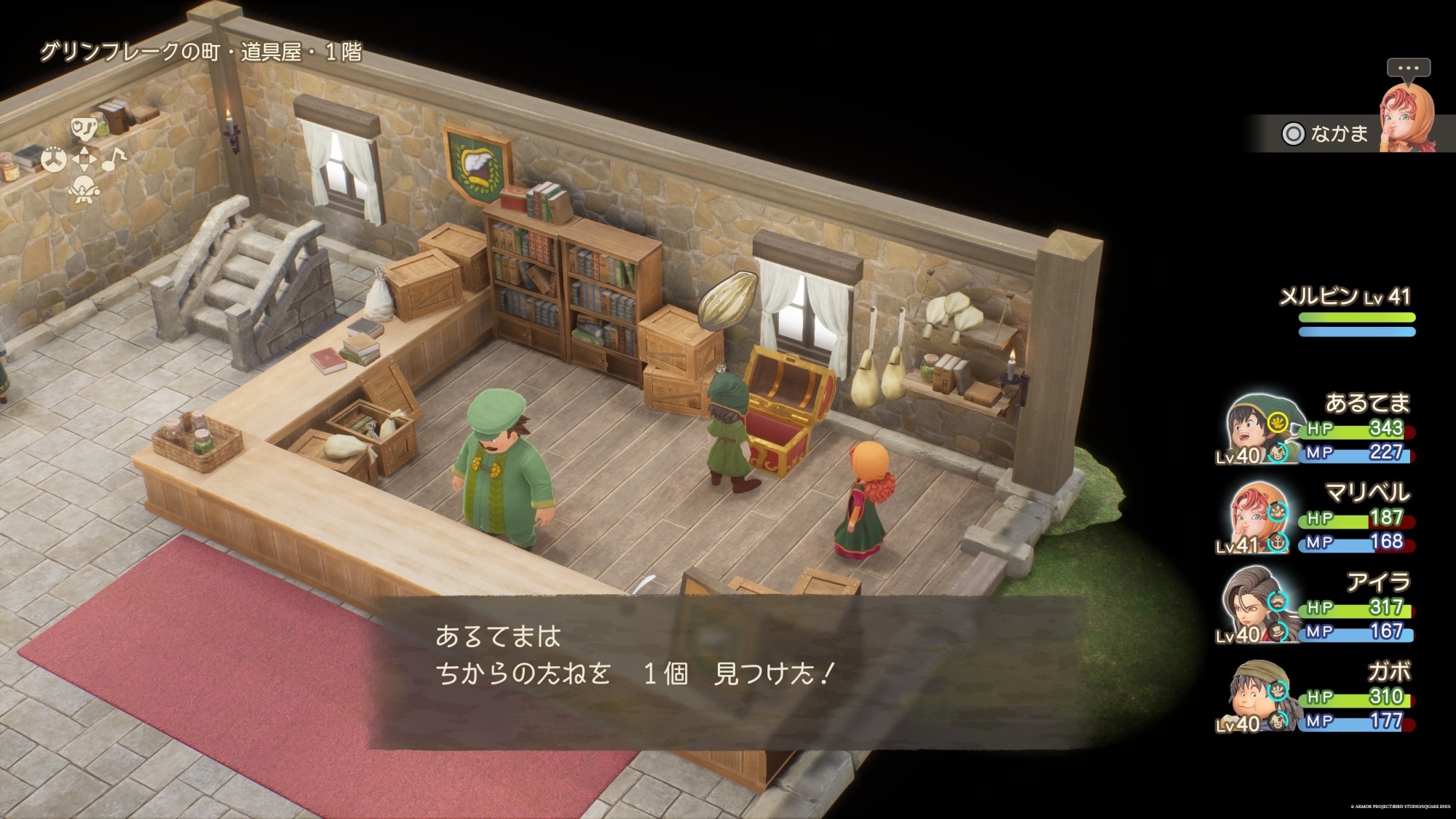Select the music note shortcut icon
The width and height of the screenshot is (1456, 819).
(x=113, y=158)
